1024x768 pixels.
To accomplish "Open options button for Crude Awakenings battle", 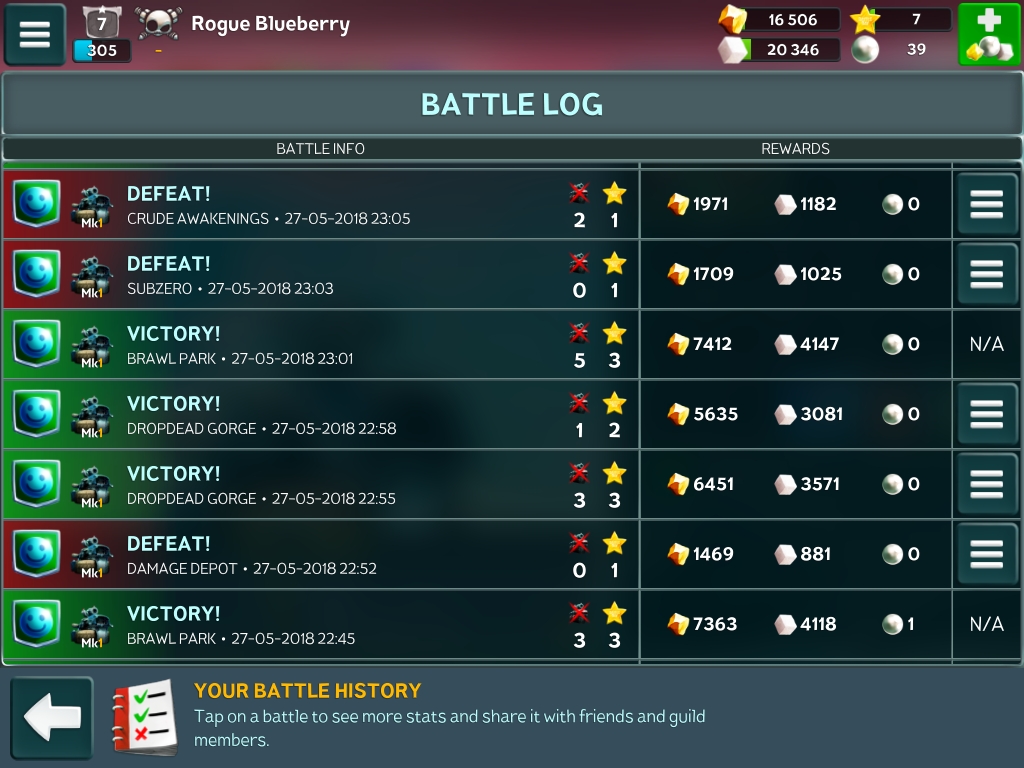I will click(986, 204).
